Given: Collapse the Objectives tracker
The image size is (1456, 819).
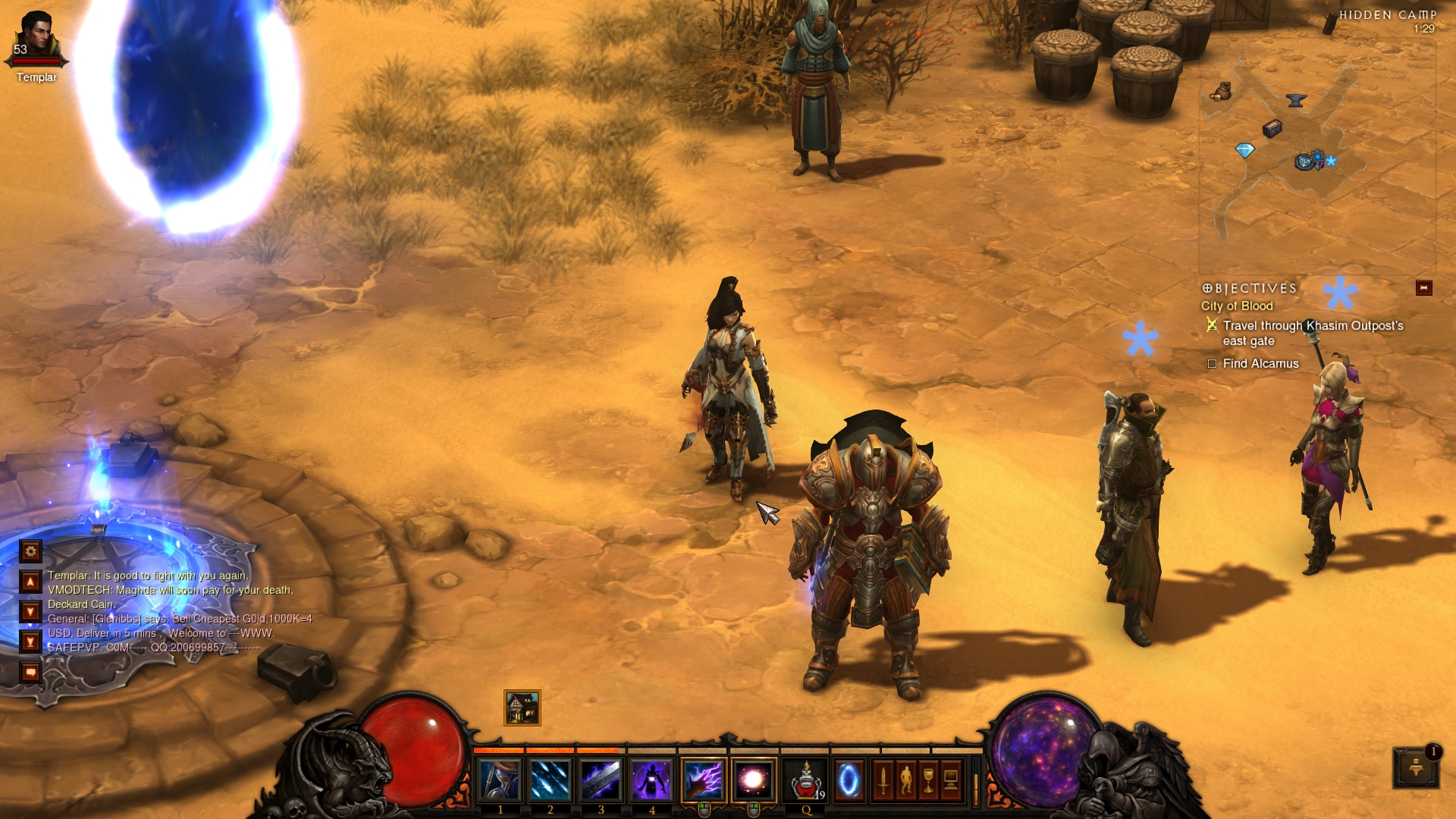Looking at the screenshot, I should 1423,288.
